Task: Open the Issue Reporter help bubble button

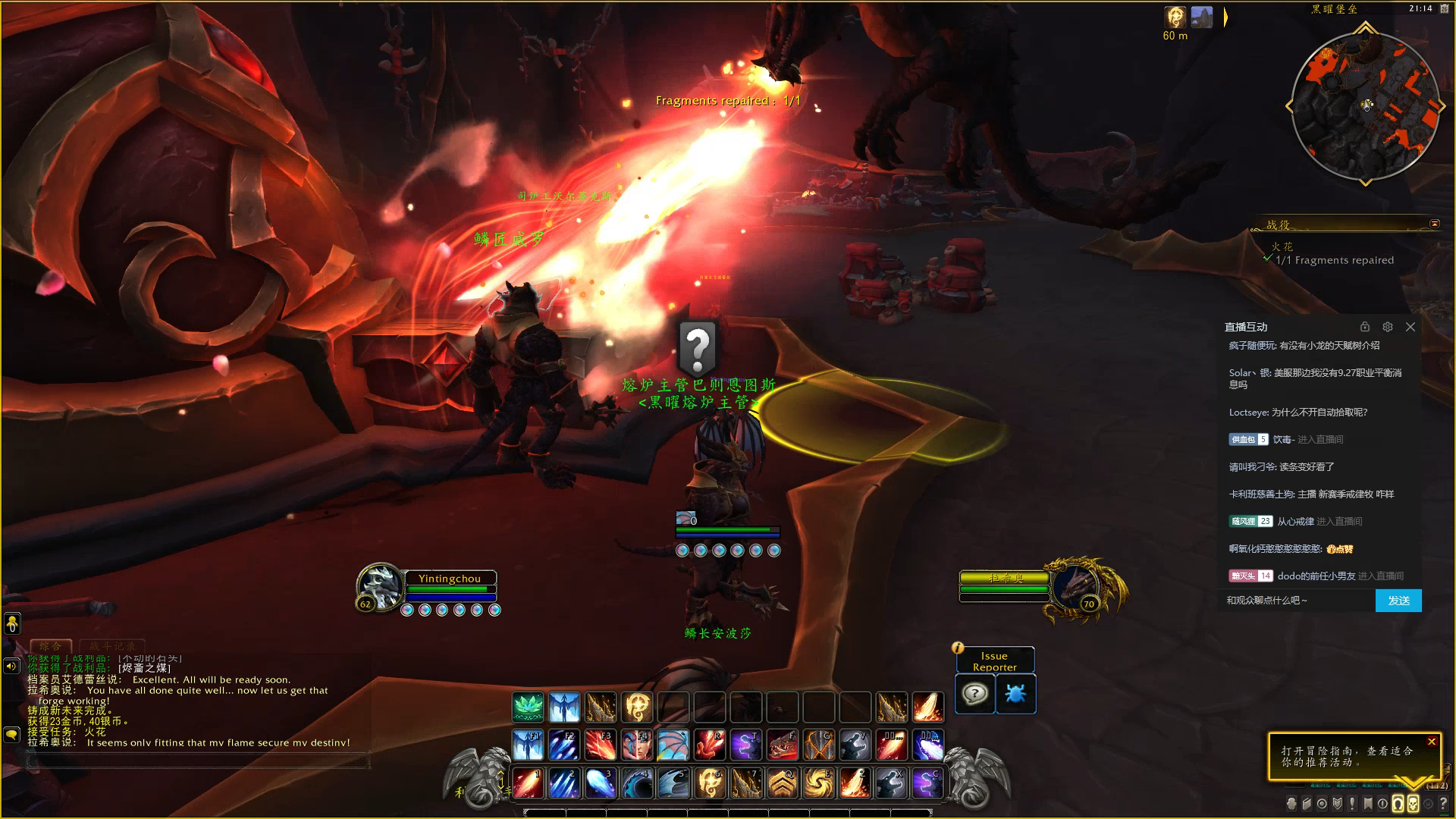Action: pos(974,693)
